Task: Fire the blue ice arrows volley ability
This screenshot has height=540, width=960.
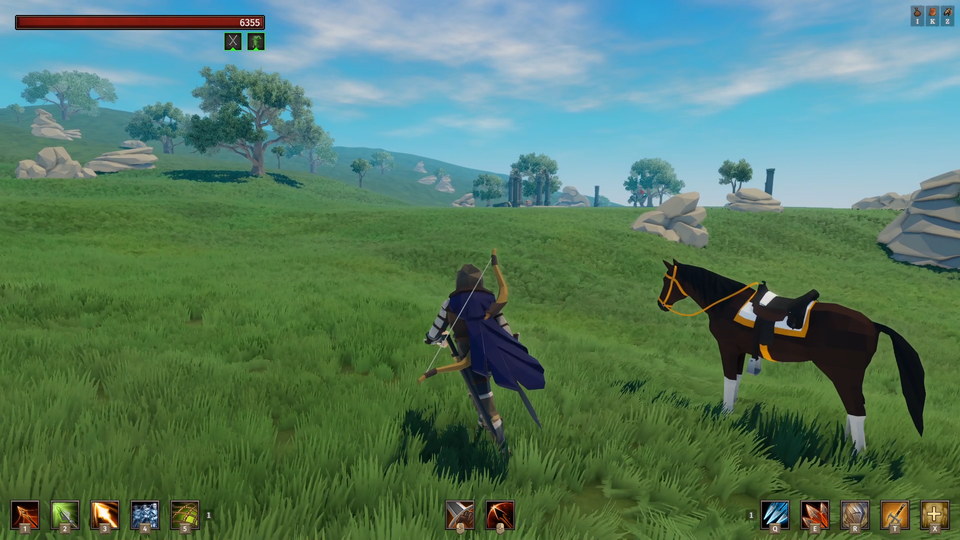Action: (775, 514)
